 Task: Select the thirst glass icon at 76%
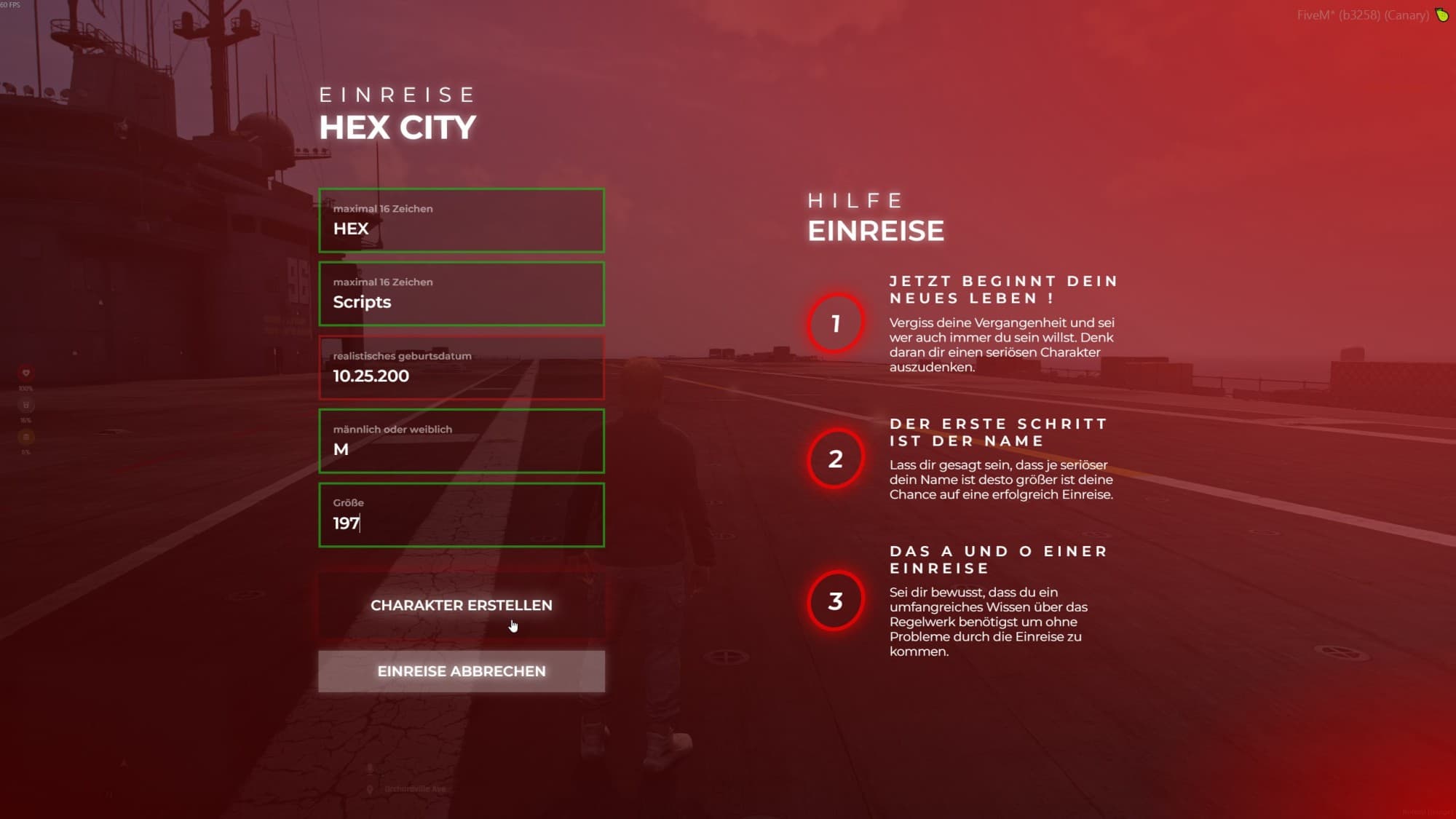(26, 405)
